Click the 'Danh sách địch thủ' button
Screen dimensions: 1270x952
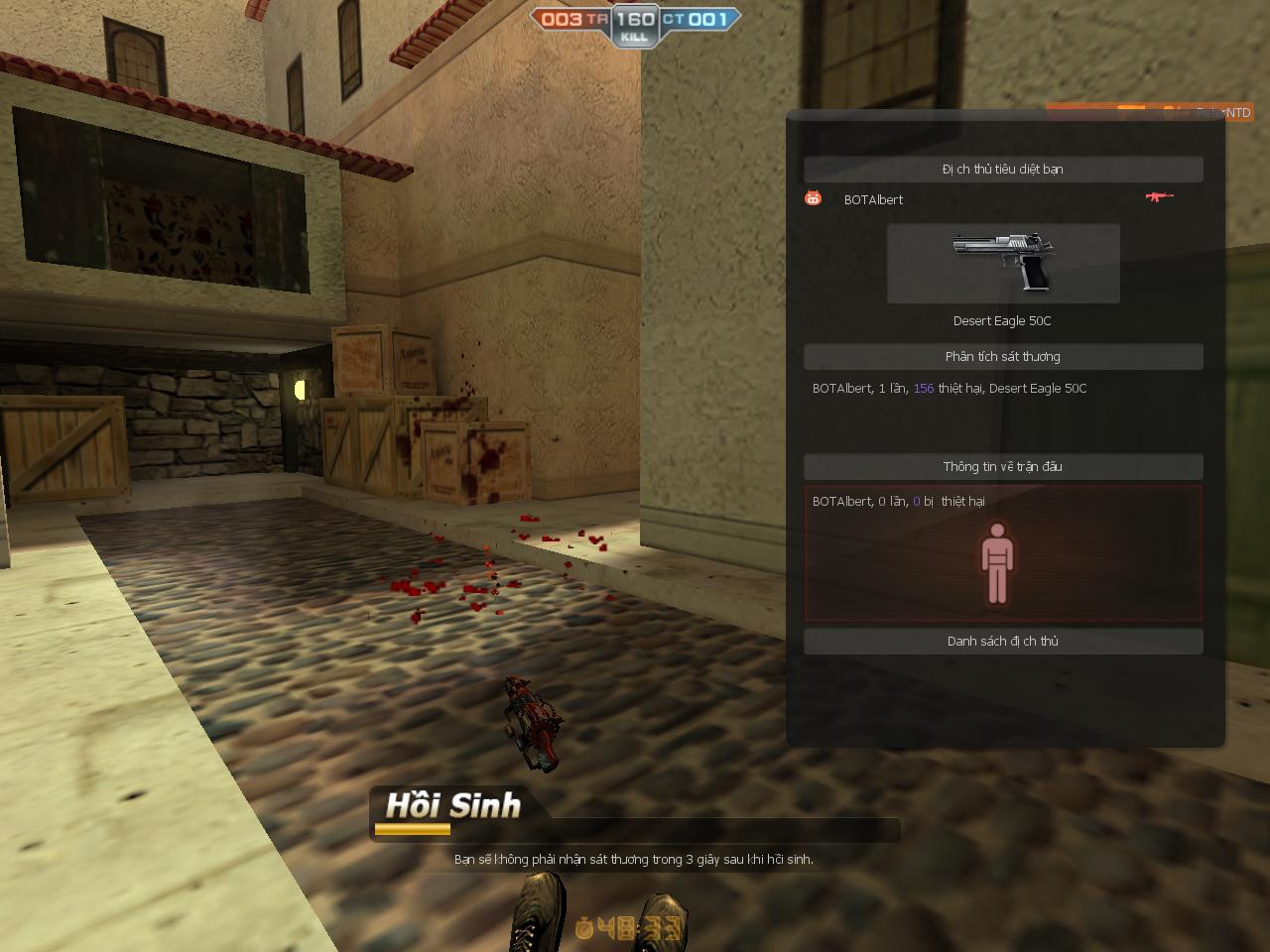point(1003,641)
